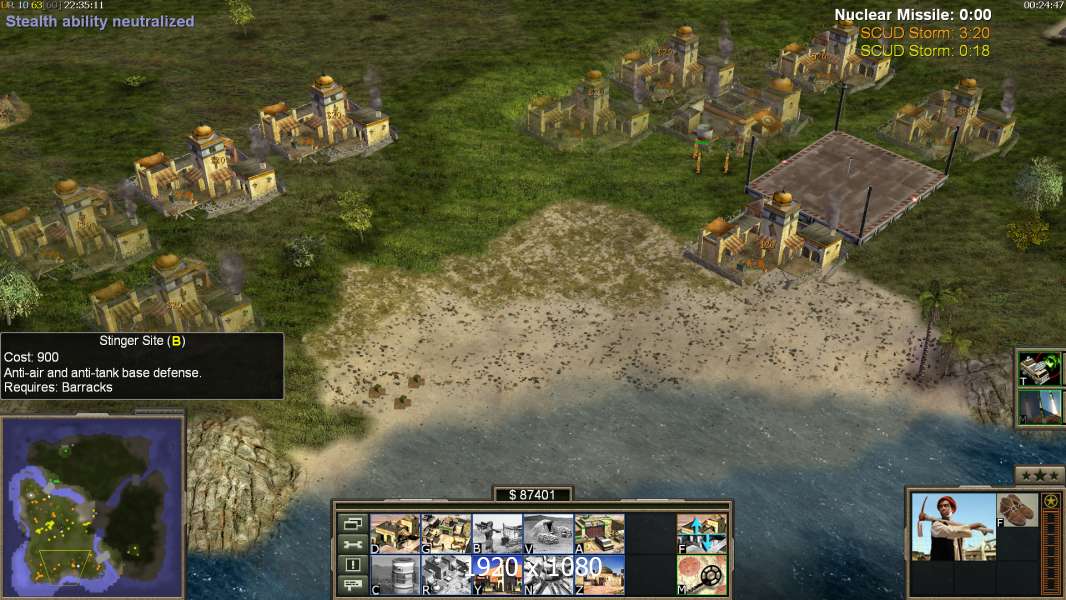This screenshot has width=1066, height=600.
Task: Click the greyed-out barrel icon marked C
Action: click(x=395, y=575)
